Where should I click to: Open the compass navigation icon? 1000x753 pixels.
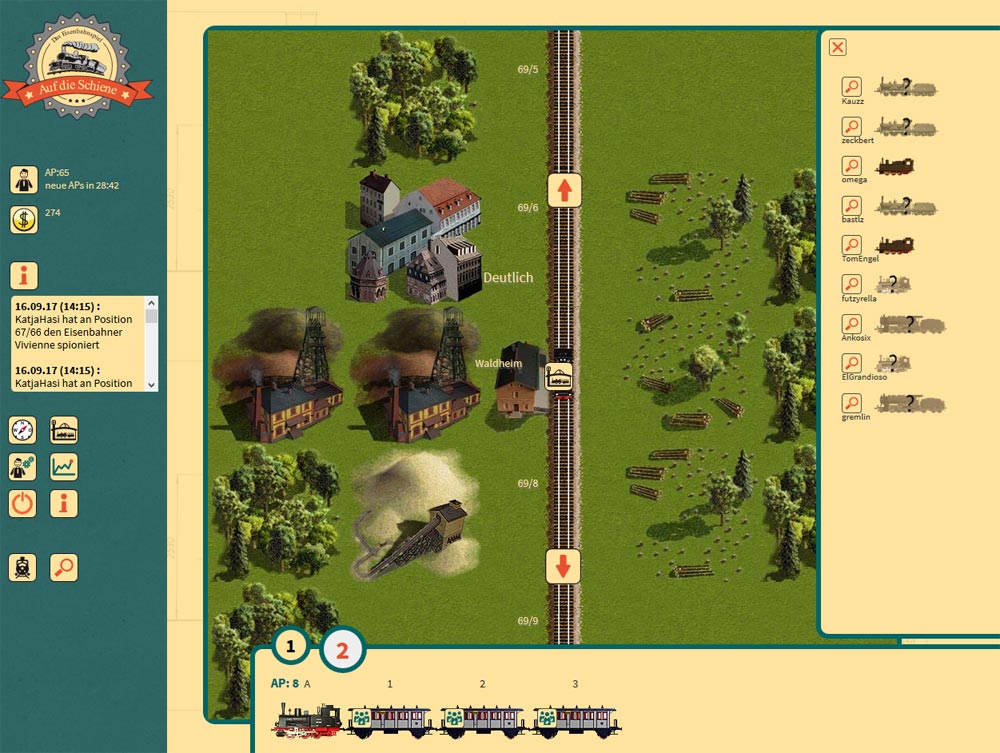click(23, 431)
